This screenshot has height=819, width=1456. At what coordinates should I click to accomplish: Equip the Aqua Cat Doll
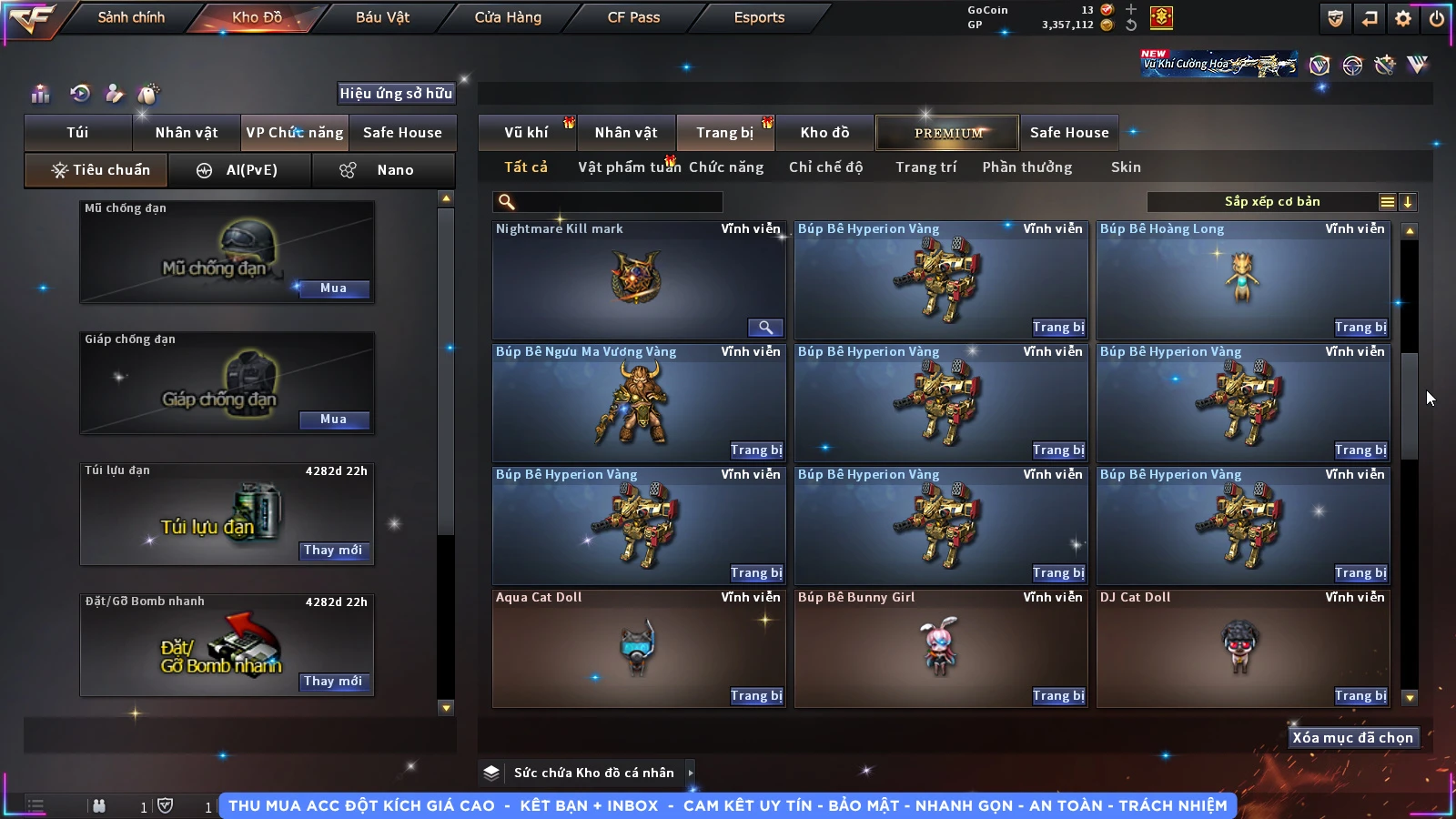(x=756, y=696)
